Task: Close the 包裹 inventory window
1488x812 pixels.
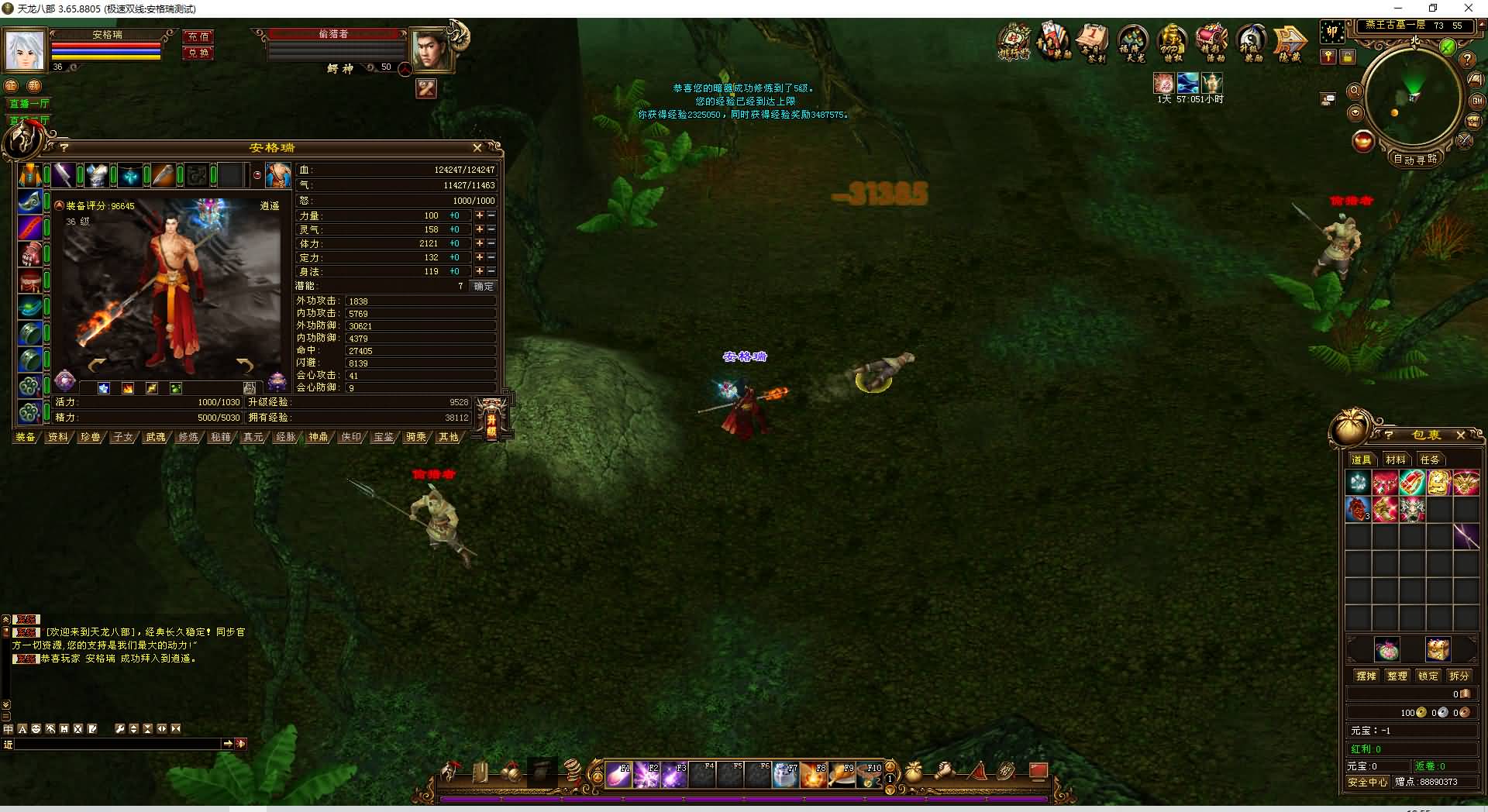Action: 1461,435
